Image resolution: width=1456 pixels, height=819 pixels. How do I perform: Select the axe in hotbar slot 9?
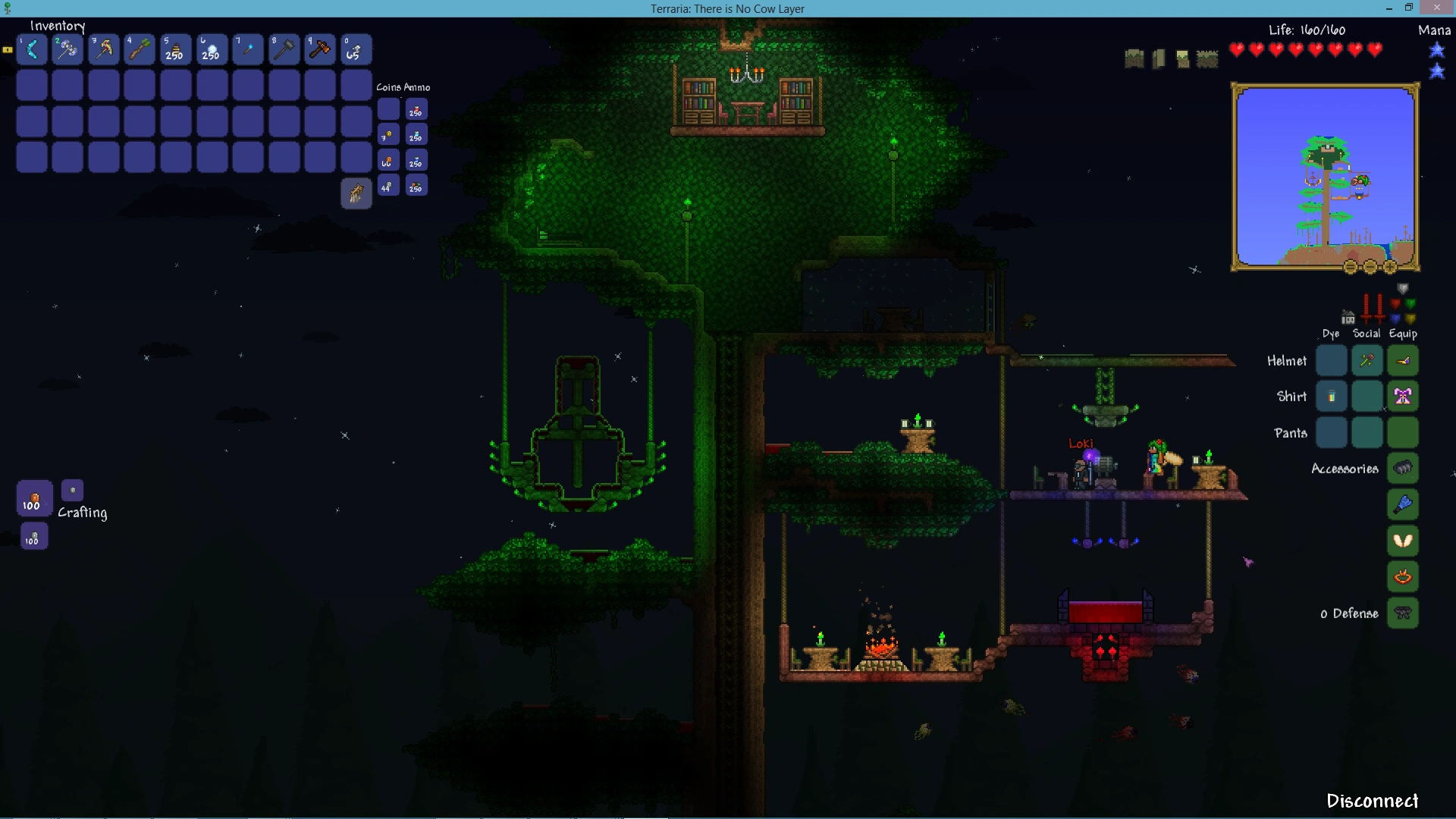coord(318,49)
